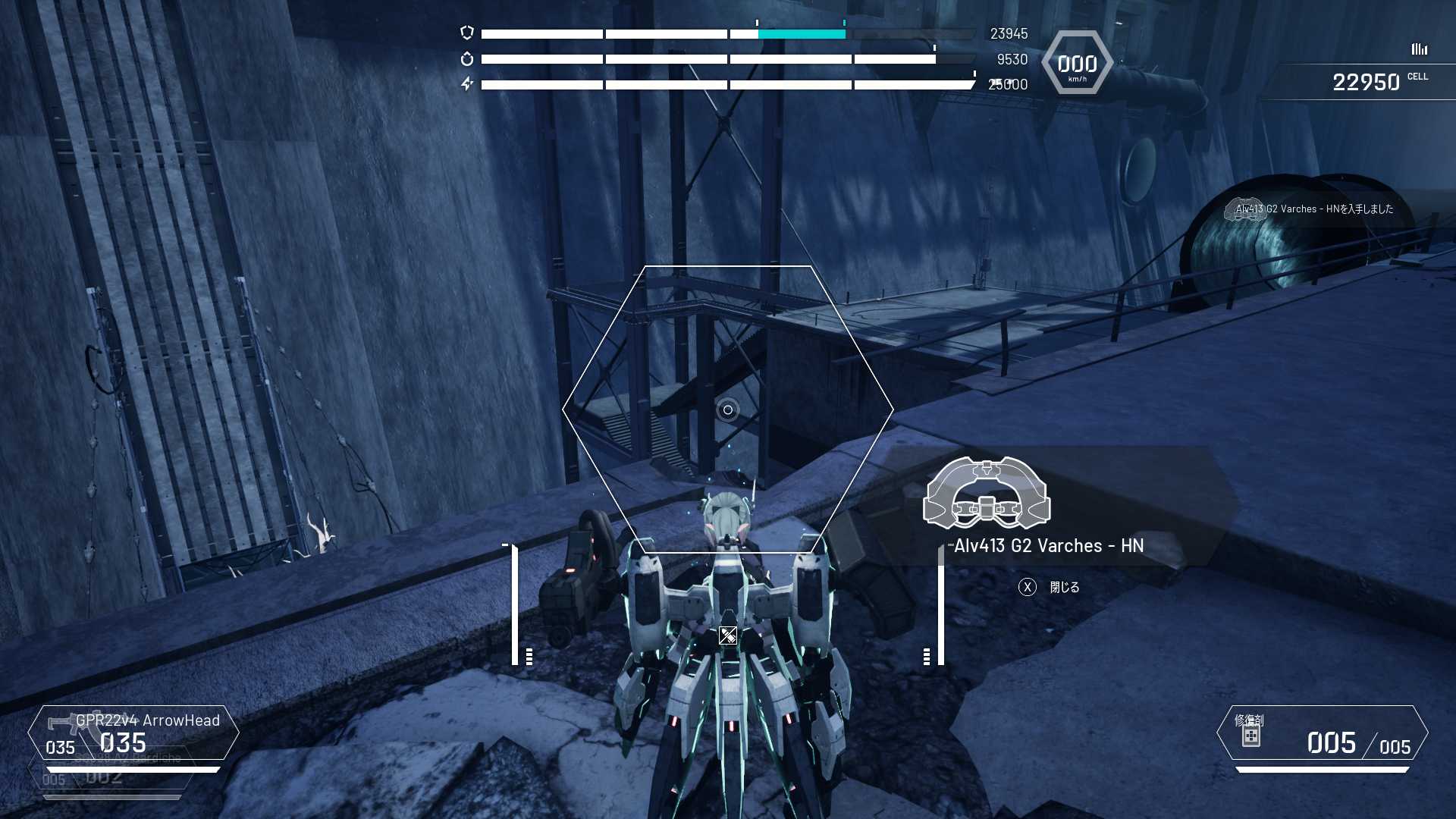The width and height of the screenshot is (1456, 819).
Task: Click the Alv413 G2 Varches helmet icon
Action: click(986, 494)
